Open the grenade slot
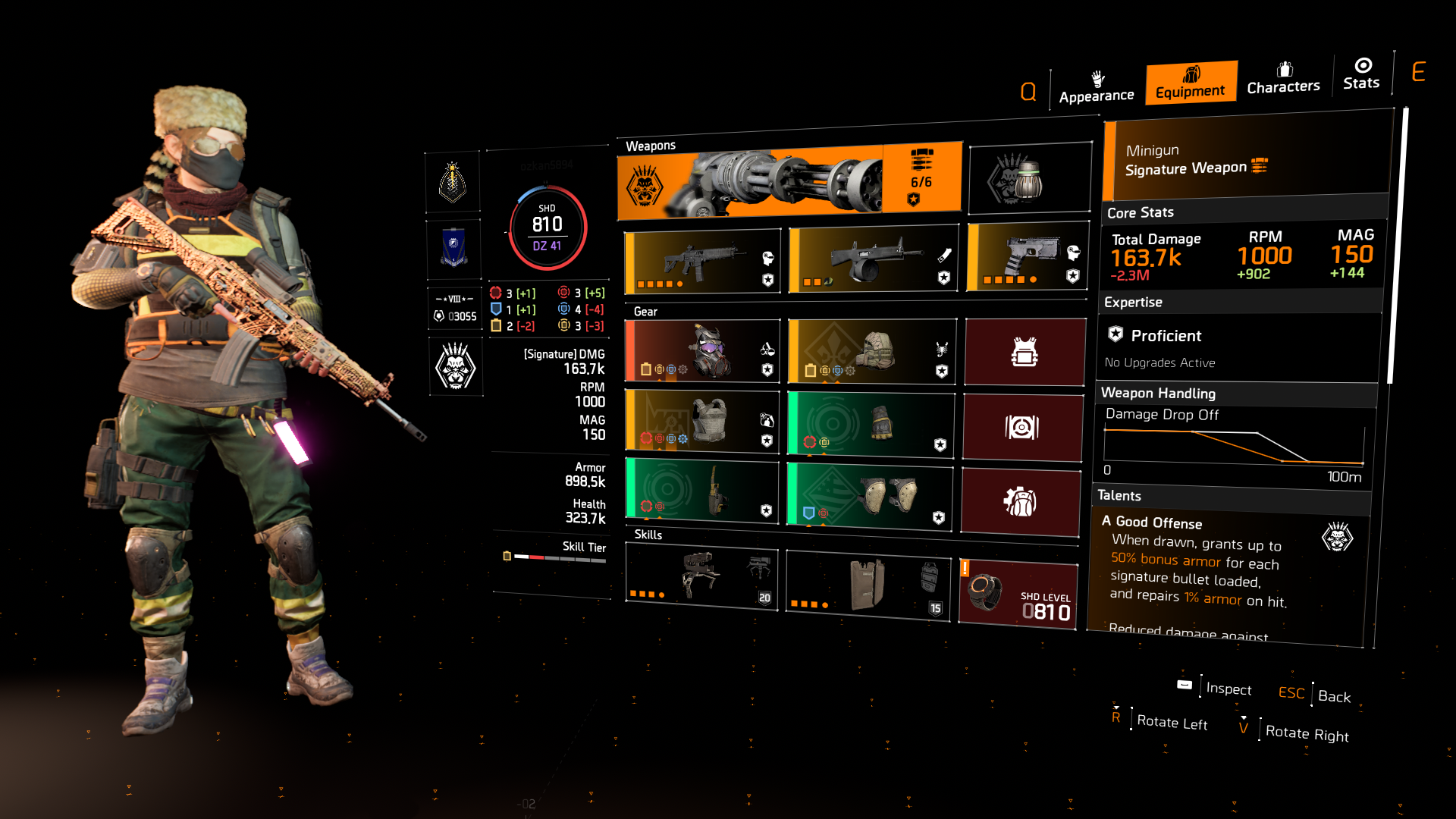1456x819 pixels. click(x=1028, y=177)
